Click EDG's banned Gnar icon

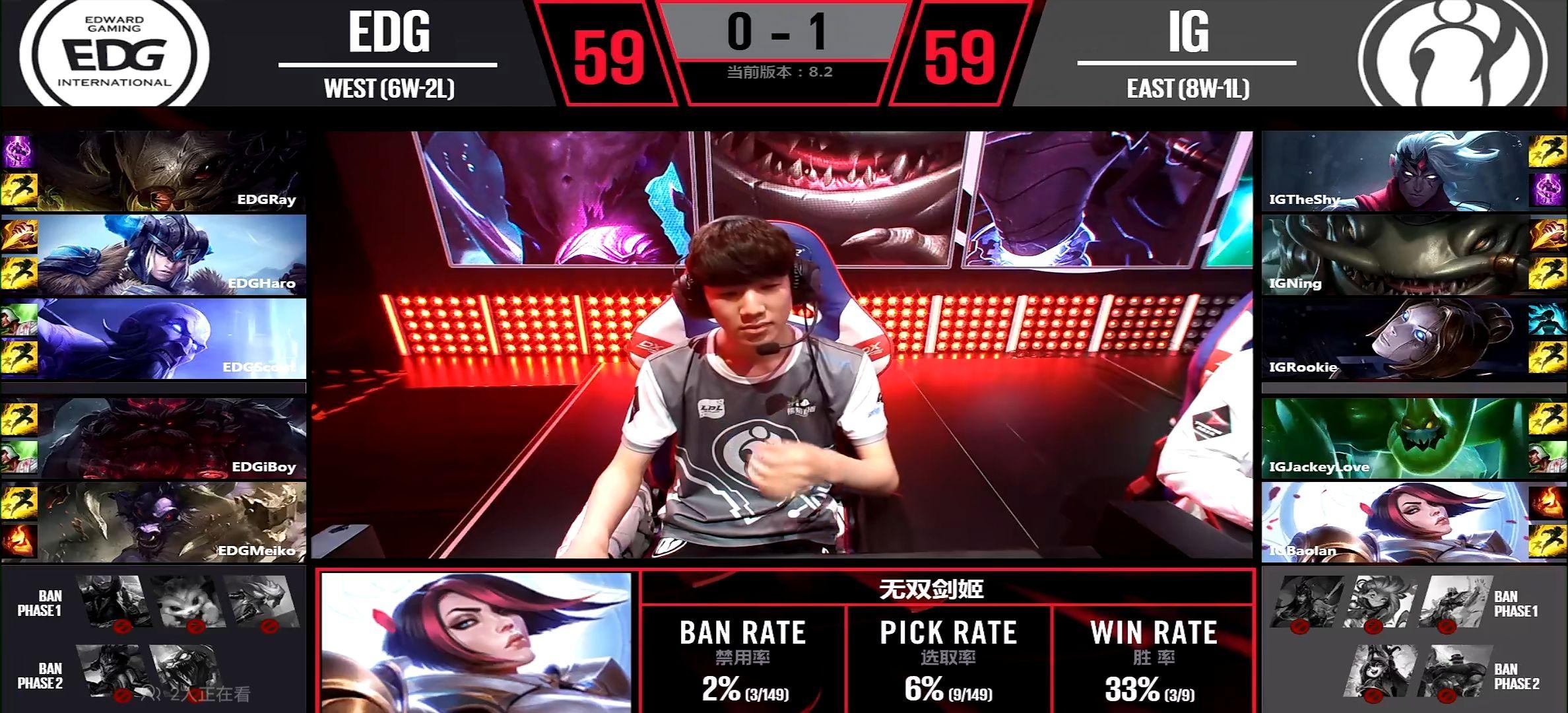coord(187,601)
